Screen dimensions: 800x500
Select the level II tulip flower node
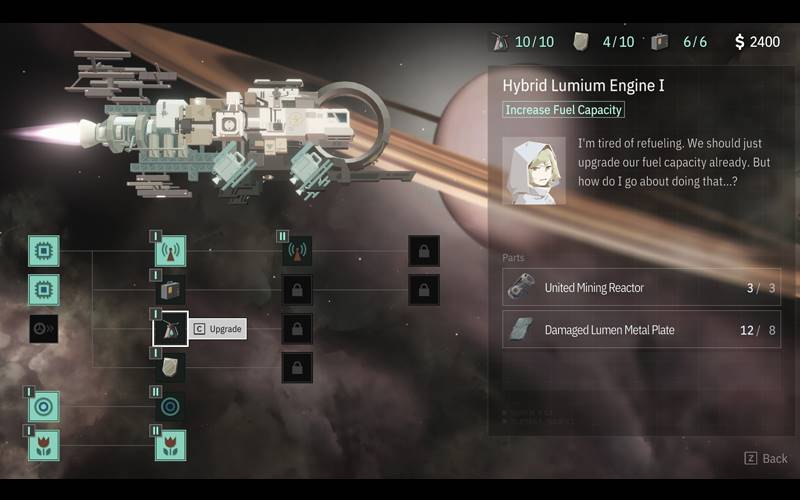(170, 445)
